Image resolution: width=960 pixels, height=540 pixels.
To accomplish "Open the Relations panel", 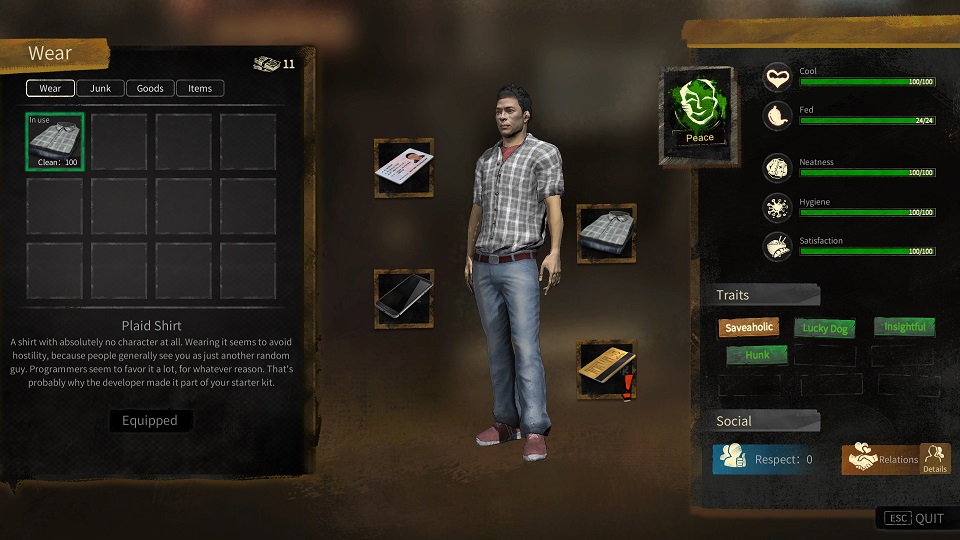I will 881,460.
